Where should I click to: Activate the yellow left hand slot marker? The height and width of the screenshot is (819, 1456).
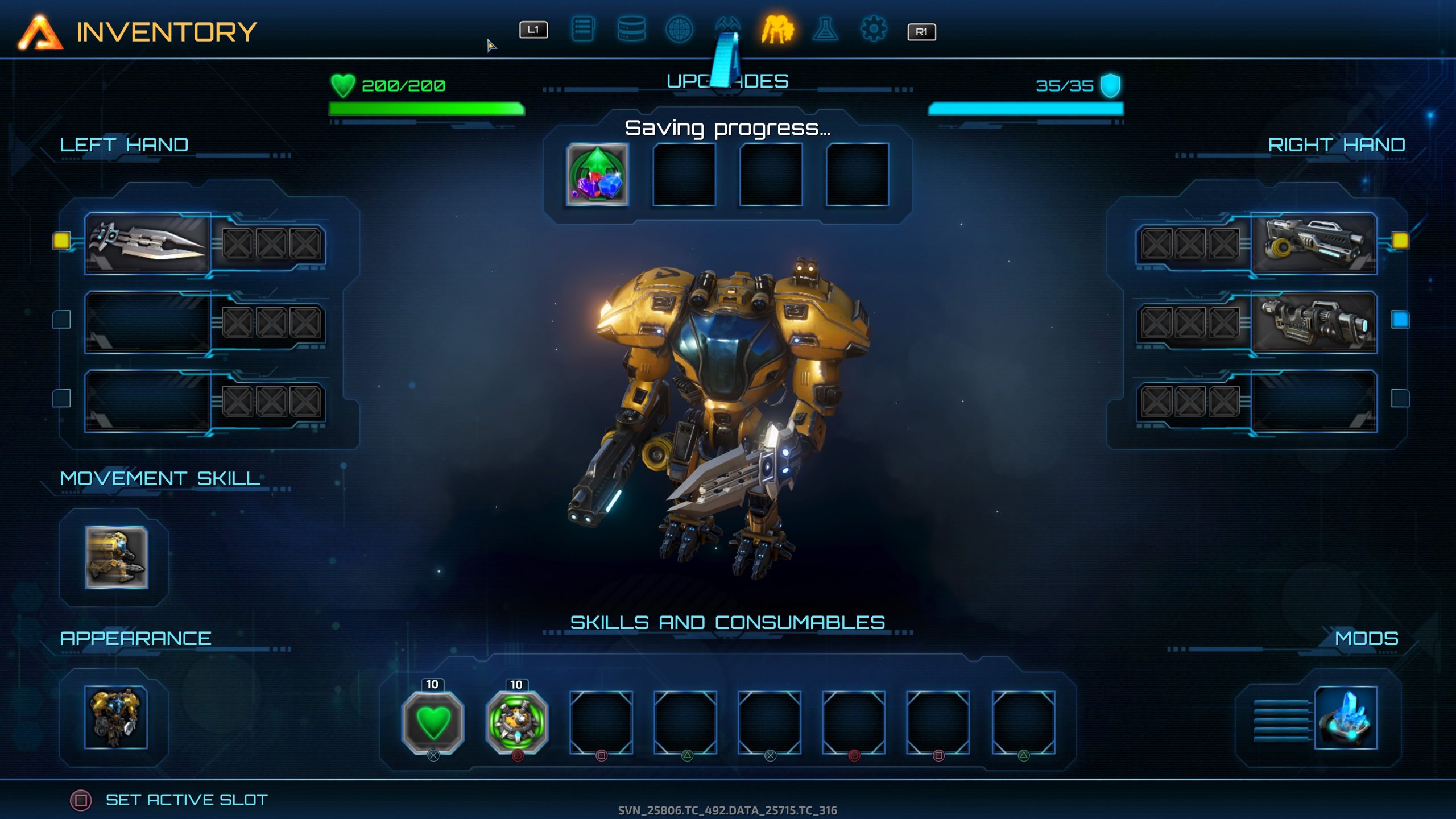61,241
